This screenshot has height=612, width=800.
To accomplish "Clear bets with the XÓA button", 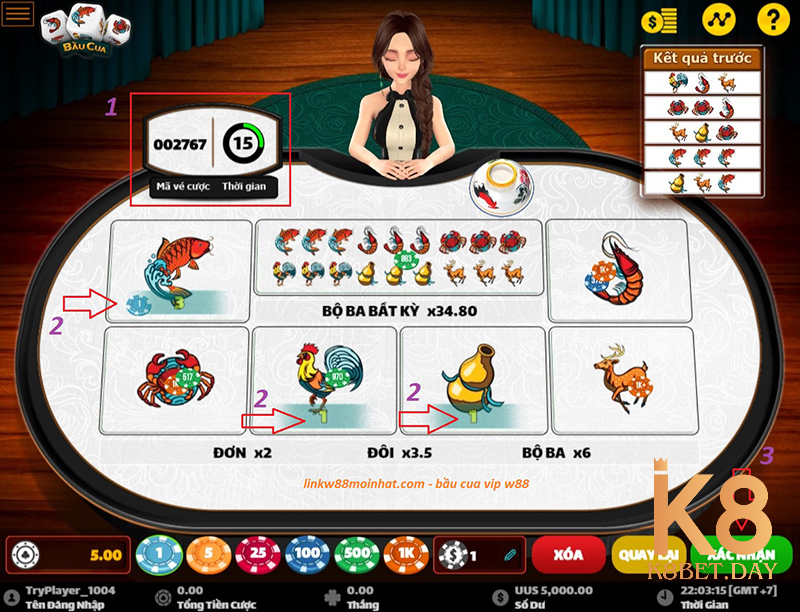I will (x=568, y=554).
